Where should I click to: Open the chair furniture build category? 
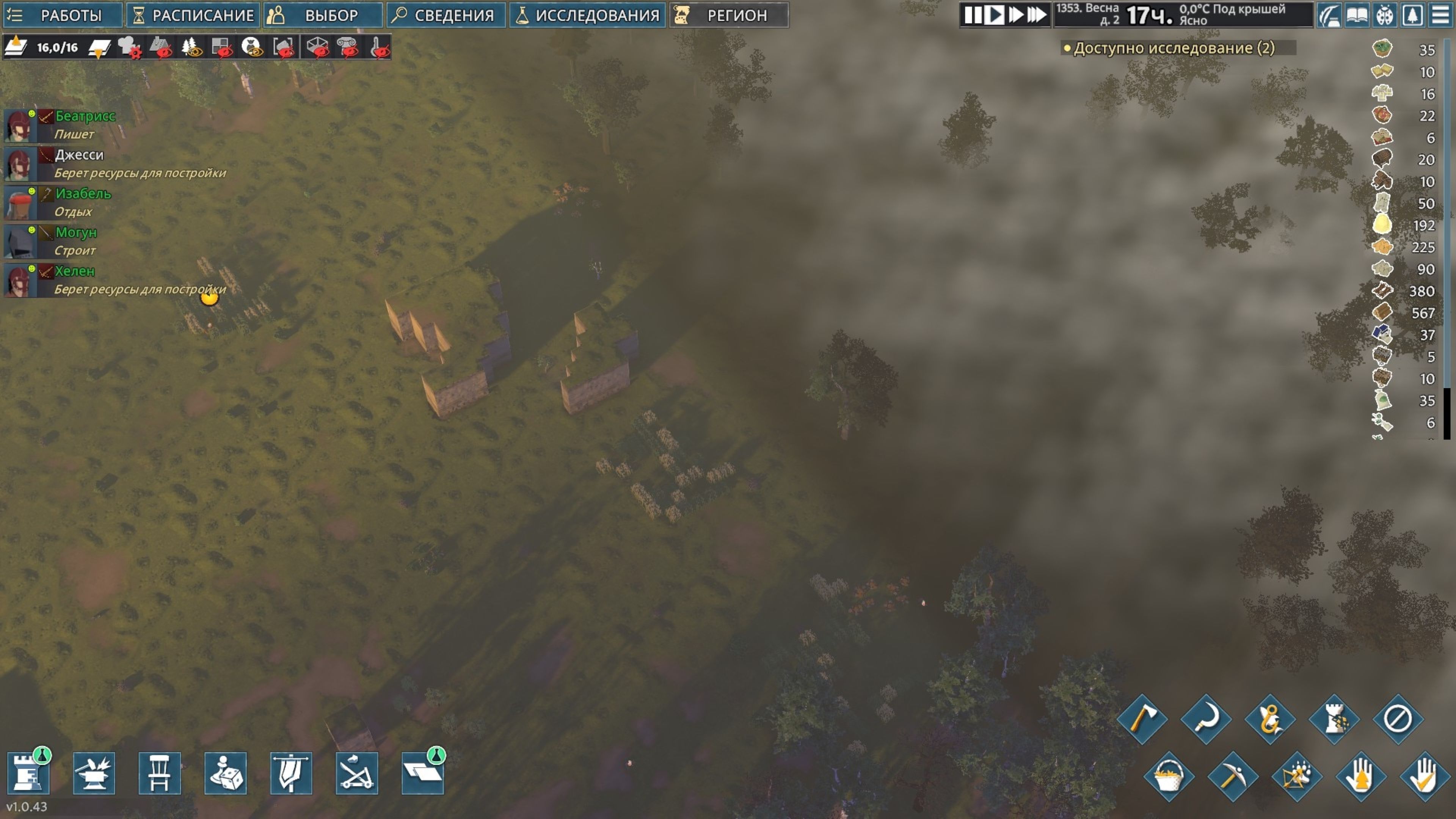point(159,773)
